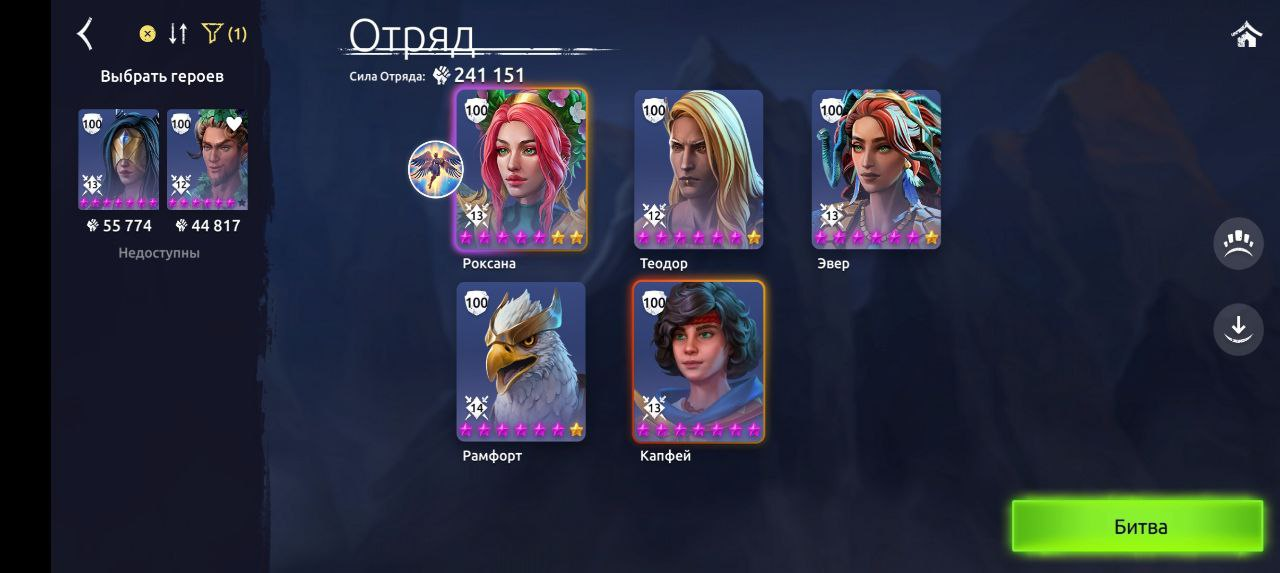The height and width of the screenshot is (573, 1280).
Task: Tap the download arrow button
Action: click(1238, 328)
